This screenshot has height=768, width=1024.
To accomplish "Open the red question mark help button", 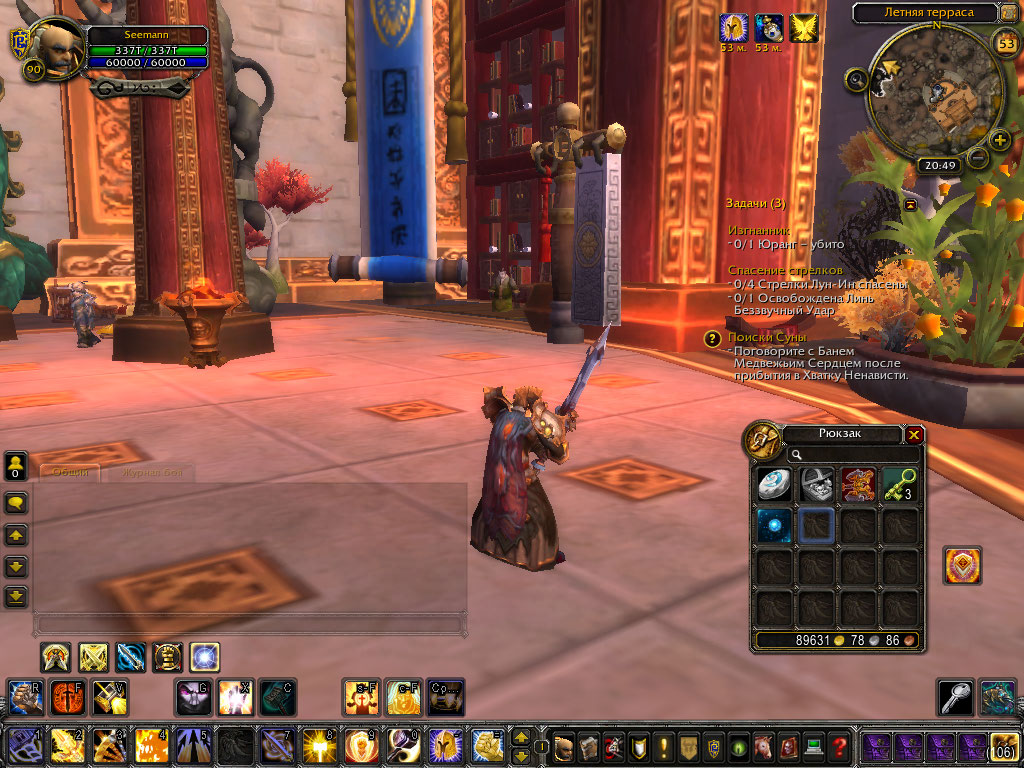I will pos(840,746).
